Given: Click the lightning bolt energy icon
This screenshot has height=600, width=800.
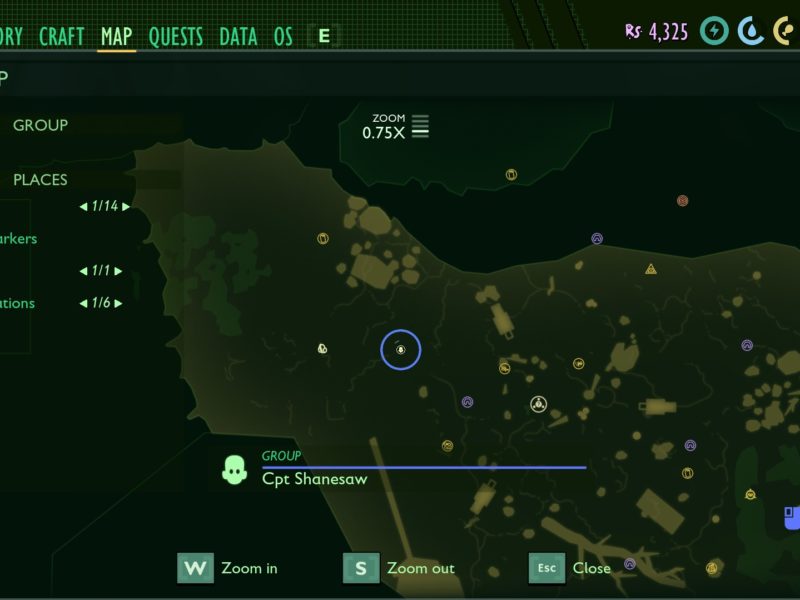Looking at the screenshot, I should point(714,31).
